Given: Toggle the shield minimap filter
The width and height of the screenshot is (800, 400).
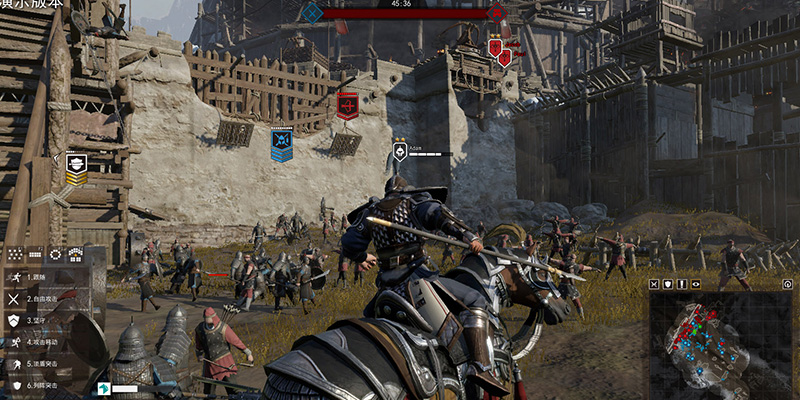Looking at the screenshot, I should [669, 284].
